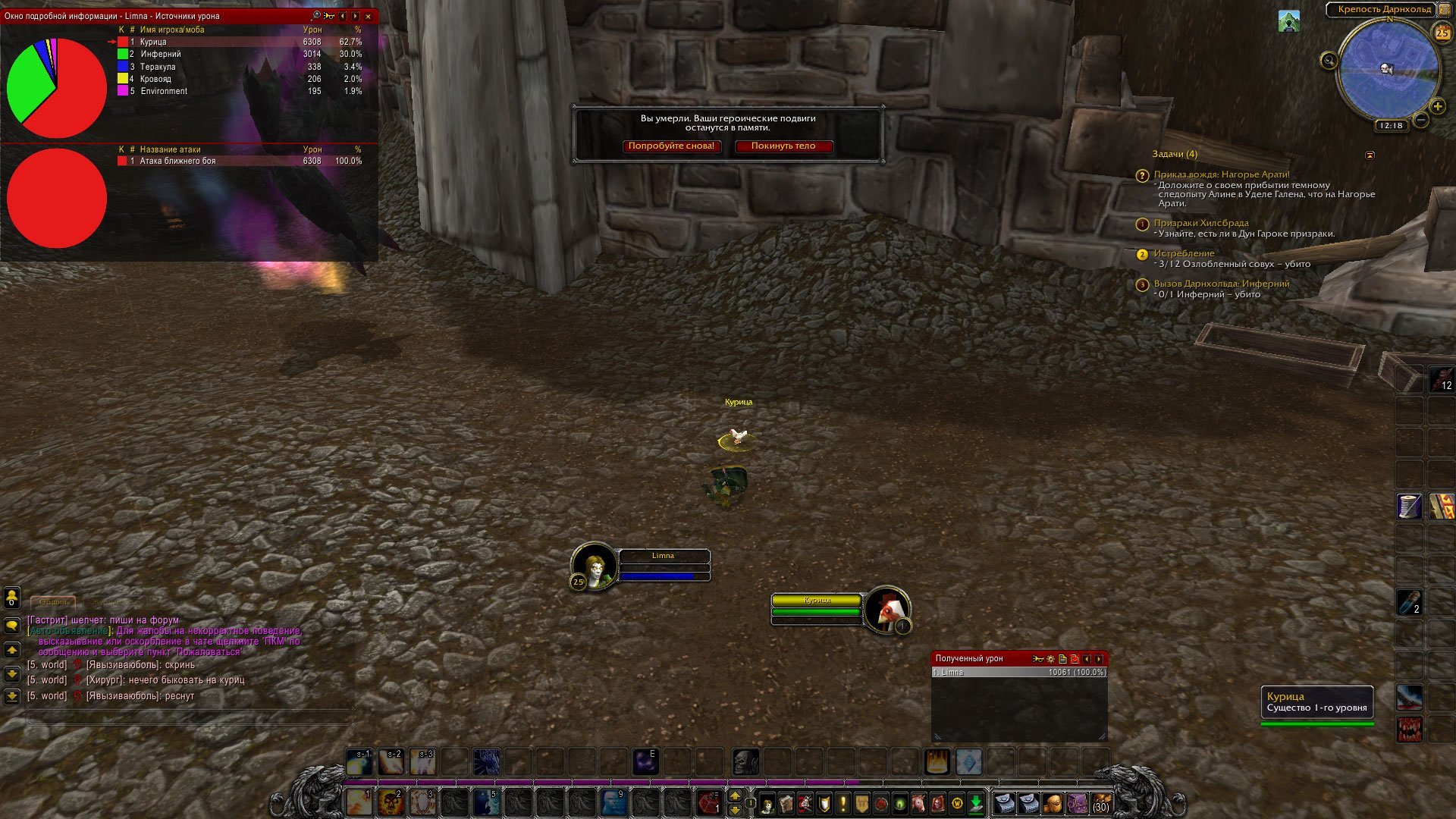Zoom in on the minimap
The height and width of the screenshot is (819, 1456).
pyautogui.click(x=1437, y=106)
